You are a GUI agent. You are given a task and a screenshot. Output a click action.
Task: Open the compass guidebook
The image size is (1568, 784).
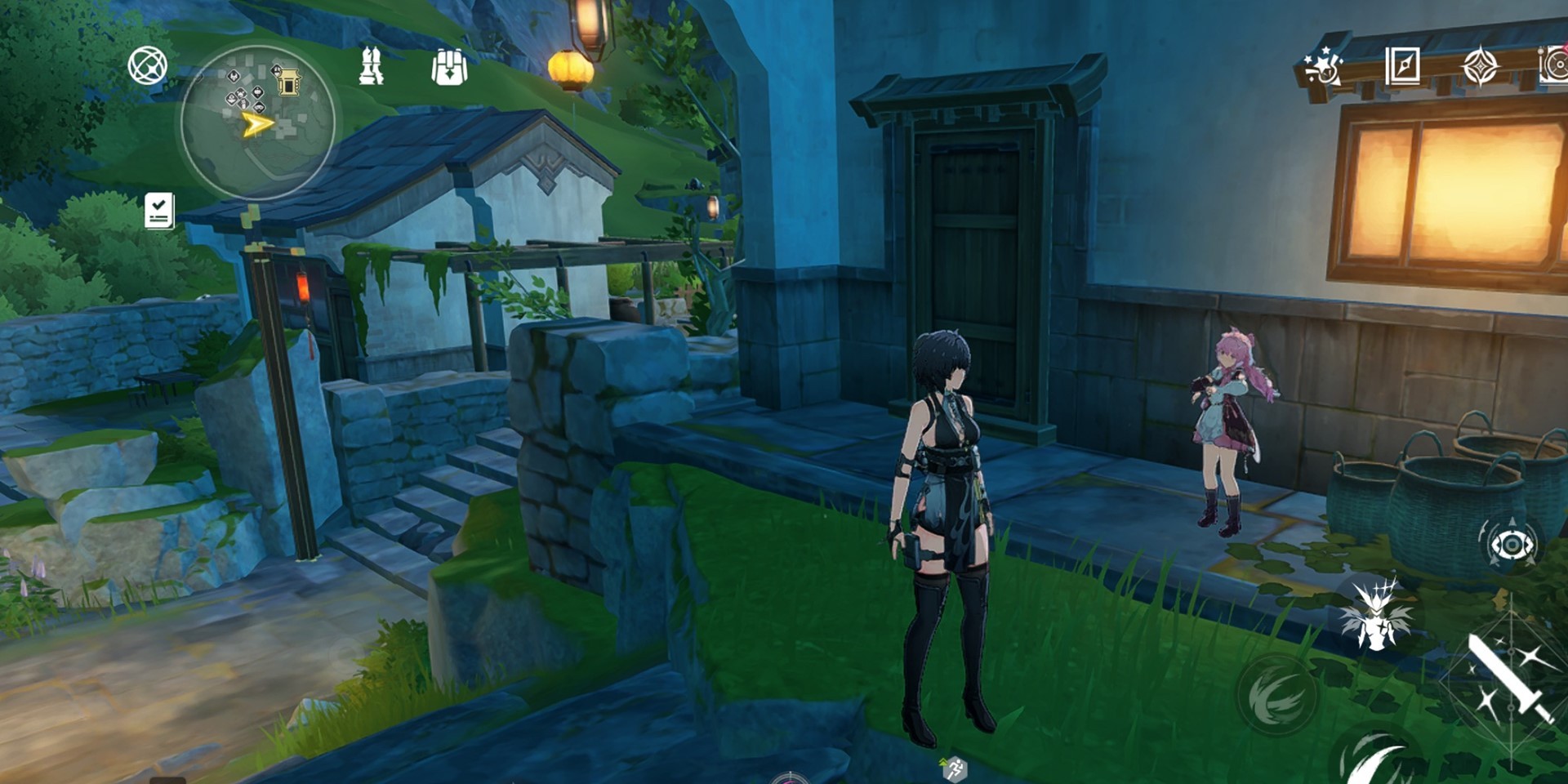pyautogui.click(x=1402, y=65)
